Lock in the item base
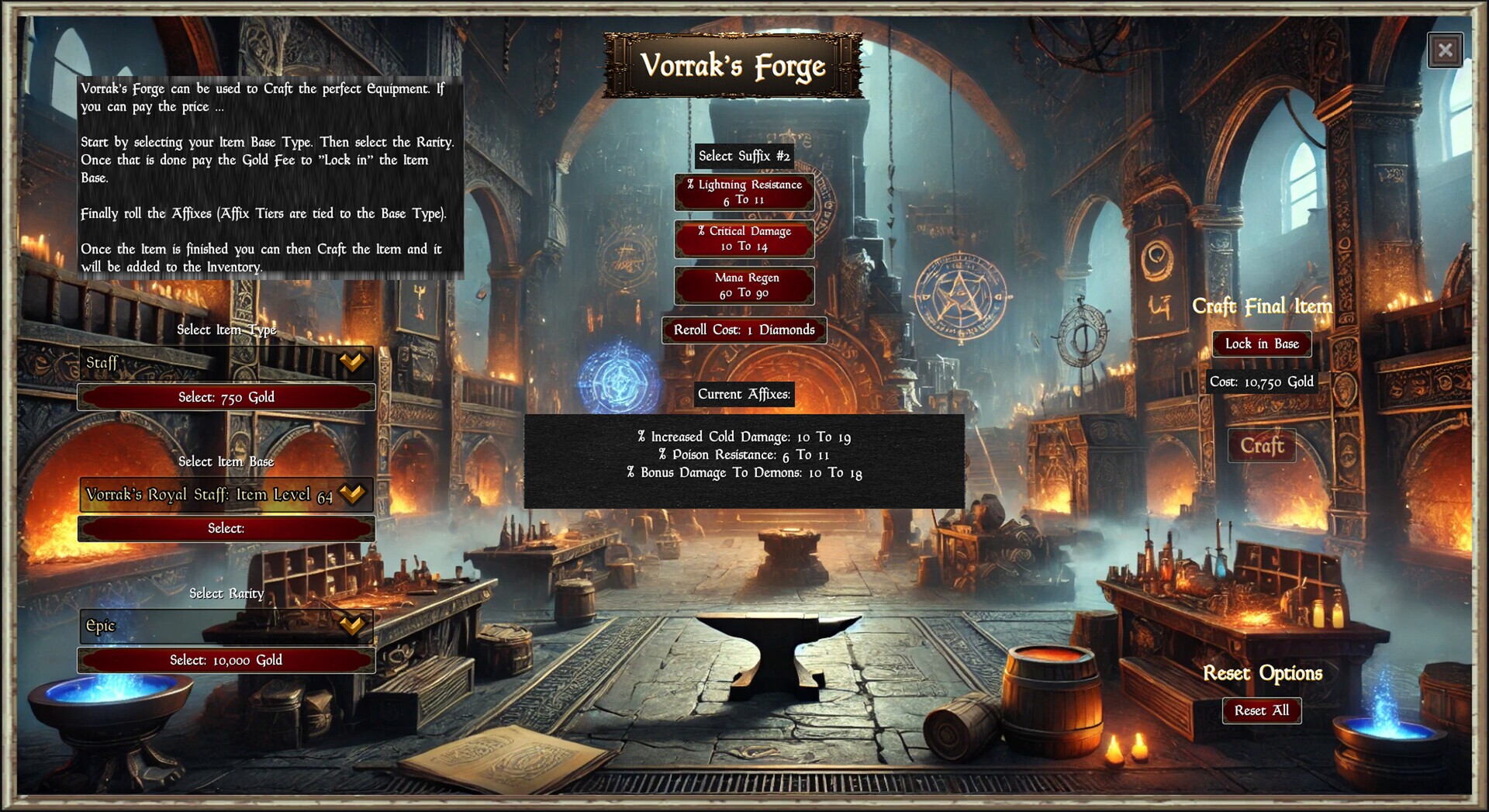This screenshot has height=812, width=1489. 1262,344
